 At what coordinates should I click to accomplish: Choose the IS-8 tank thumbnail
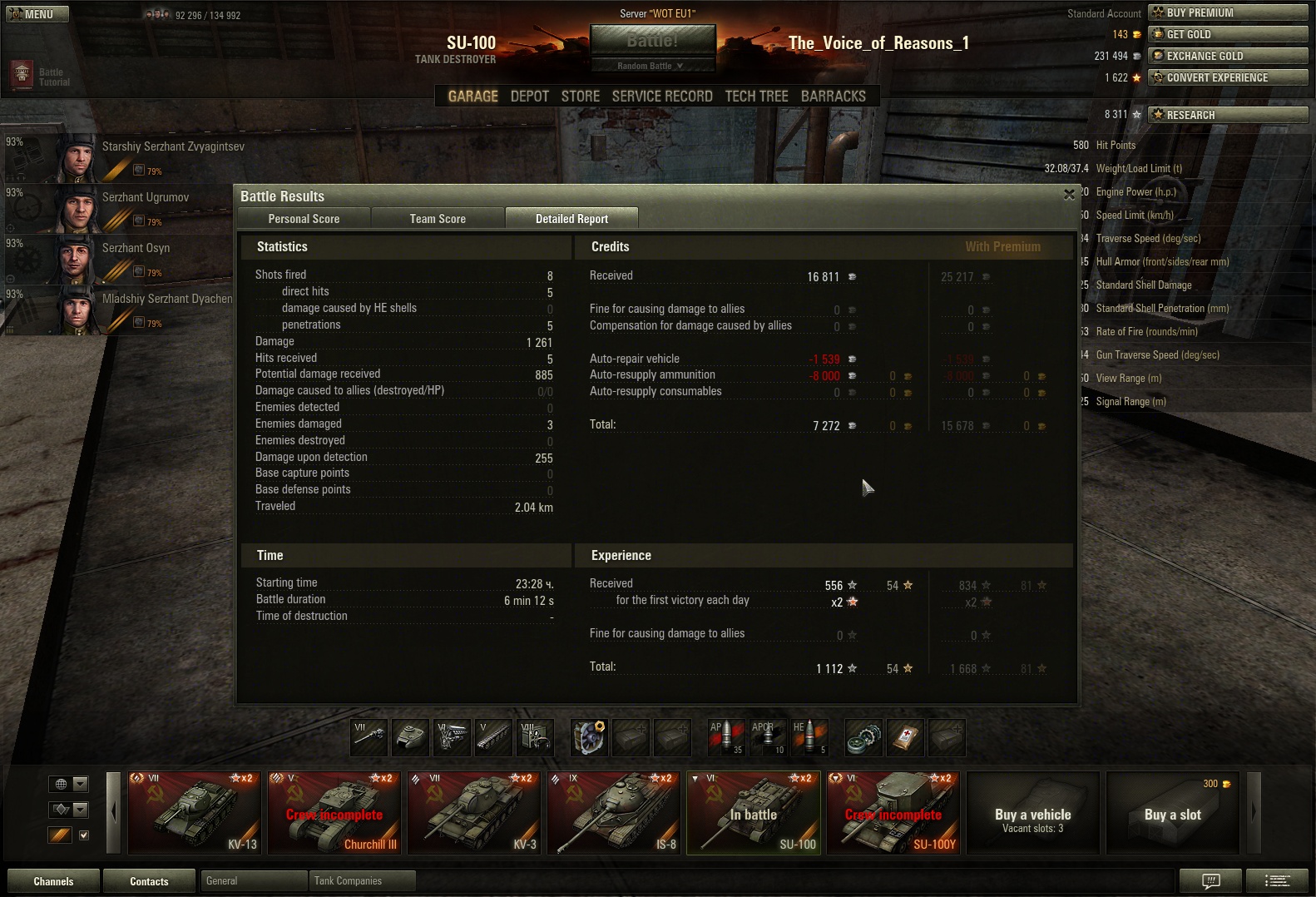coord(614,813)
